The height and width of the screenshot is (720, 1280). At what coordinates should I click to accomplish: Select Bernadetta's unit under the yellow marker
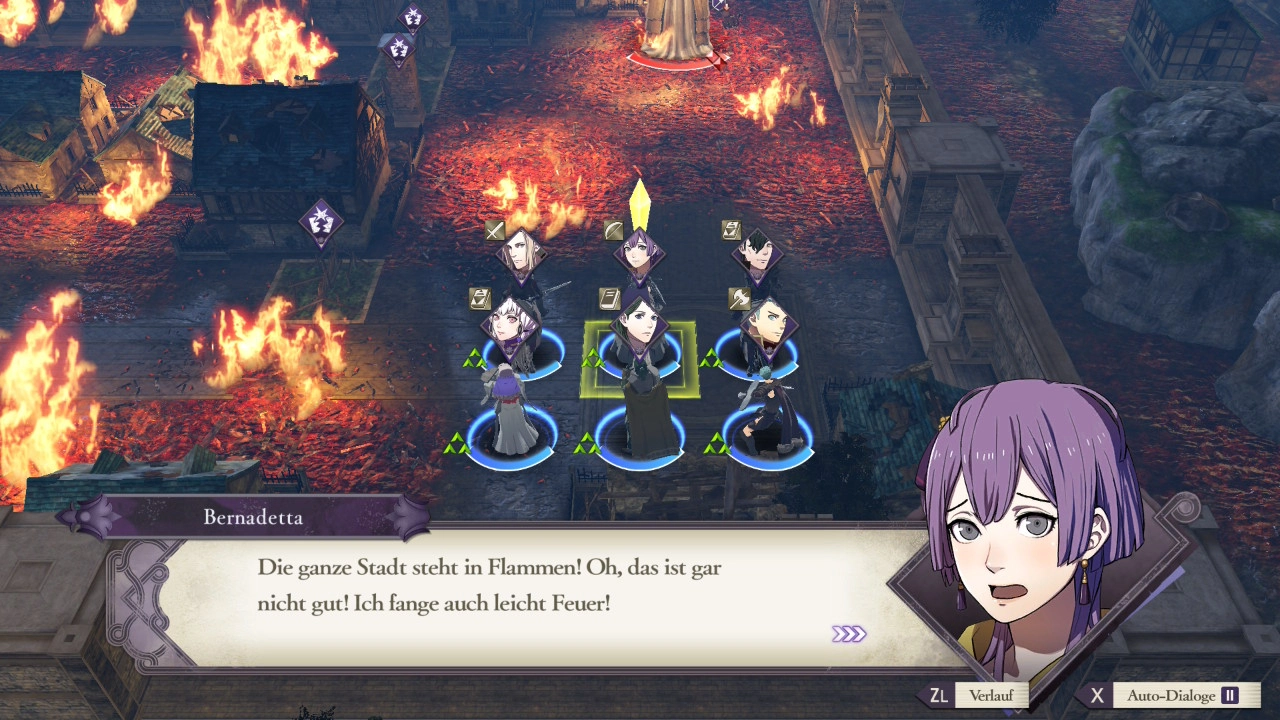point(639,252)
